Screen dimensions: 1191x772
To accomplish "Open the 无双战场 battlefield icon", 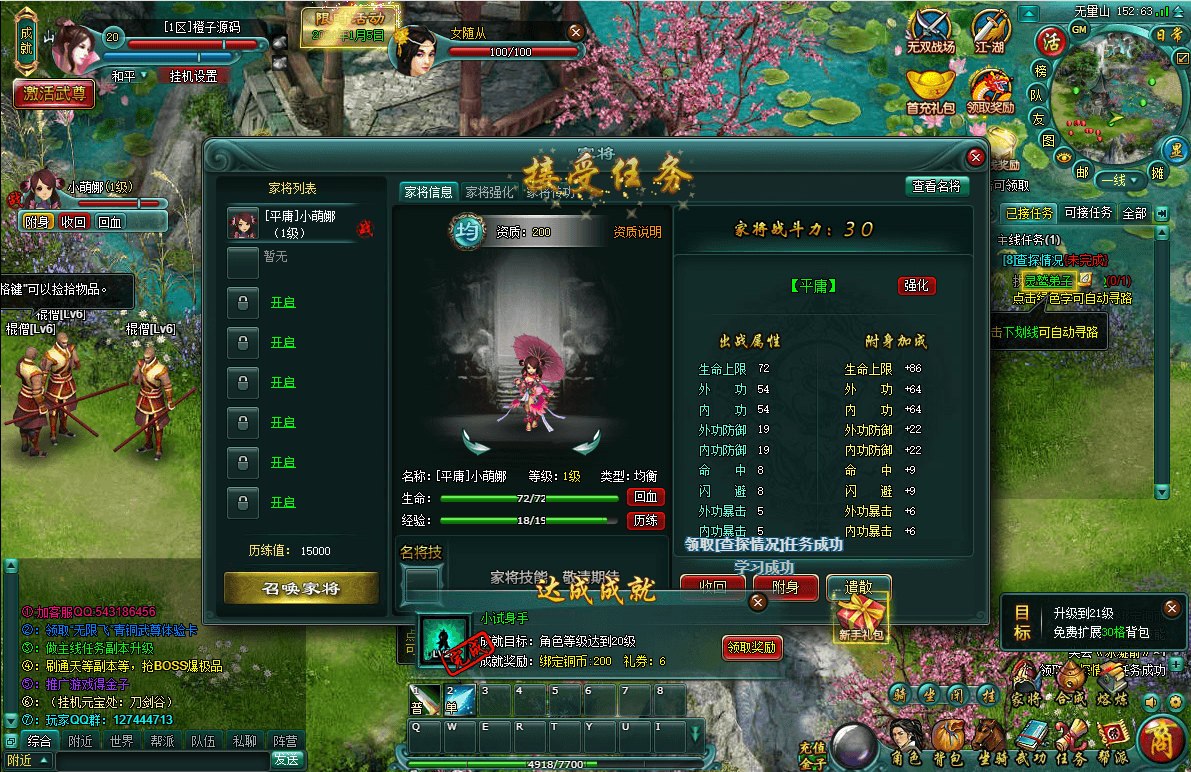I will pos(931,30).
